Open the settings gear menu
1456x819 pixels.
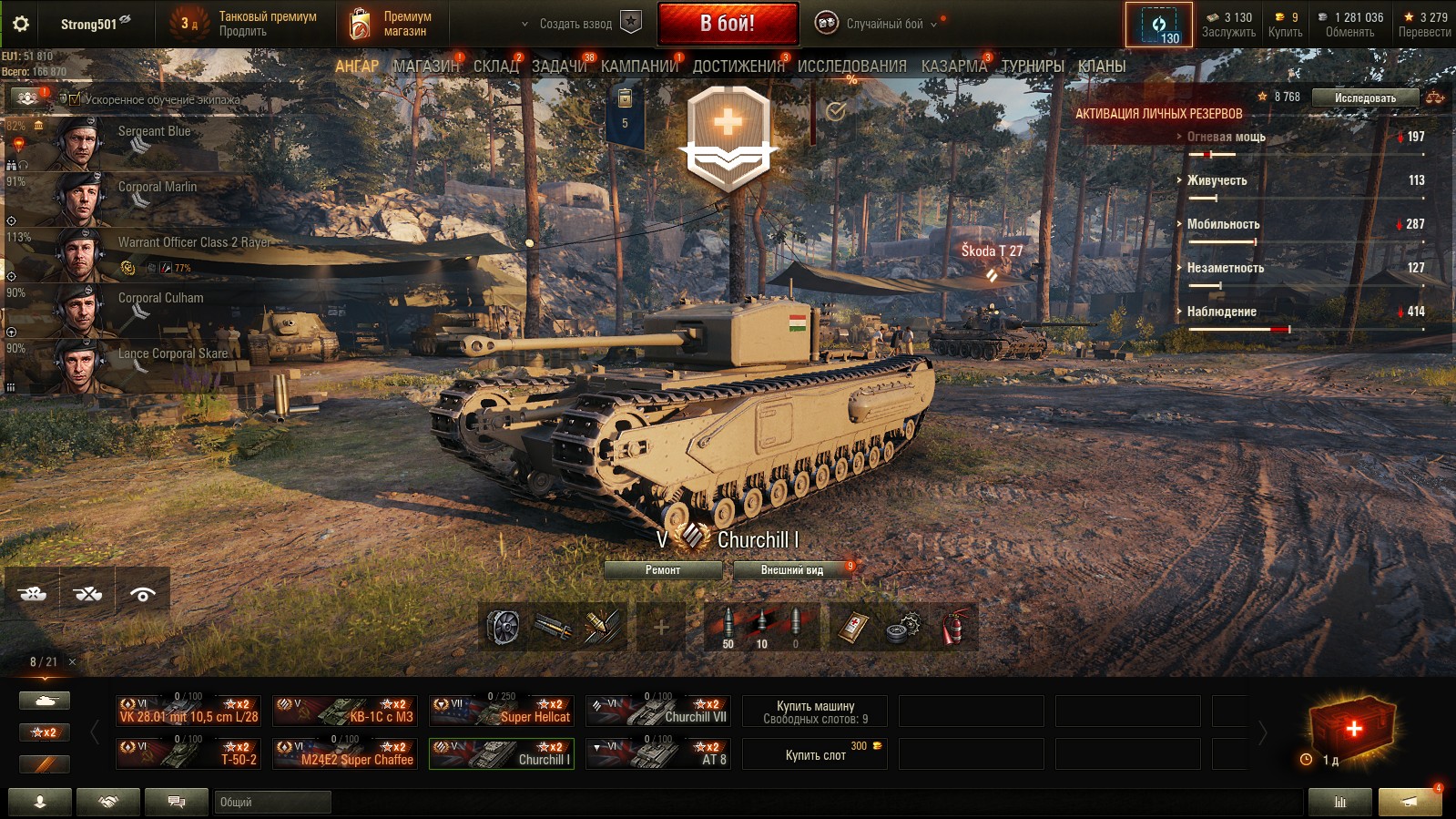20,25
